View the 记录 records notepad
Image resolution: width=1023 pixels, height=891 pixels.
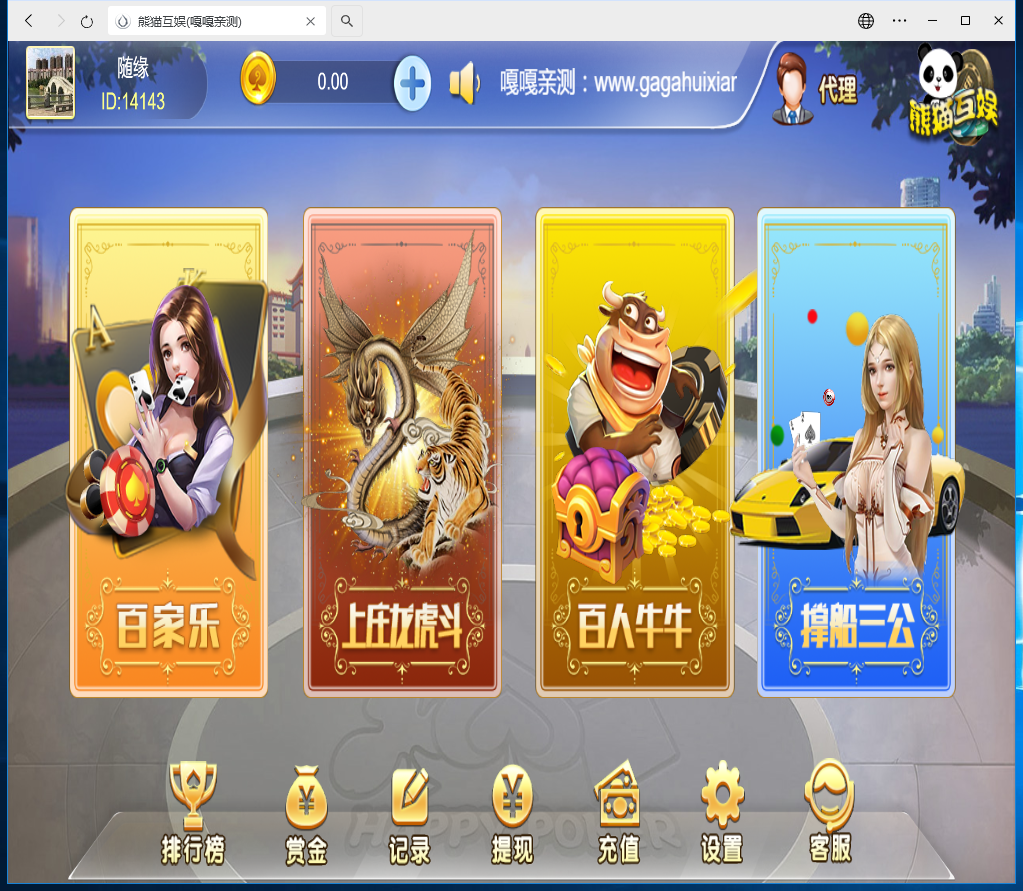click(410, 813)
